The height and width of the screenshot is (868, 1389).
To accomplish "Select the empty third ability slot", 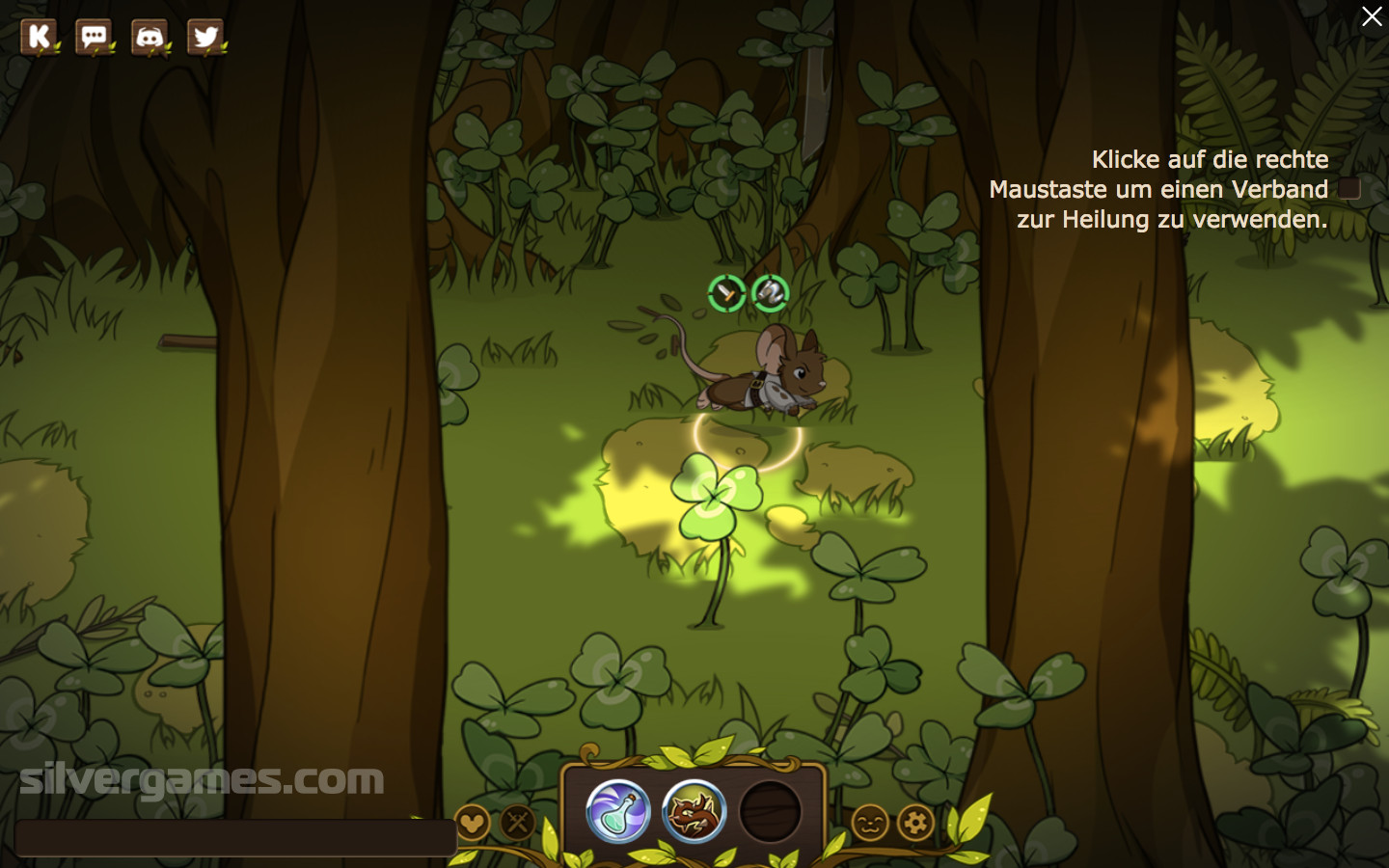I will click(770, 811).
